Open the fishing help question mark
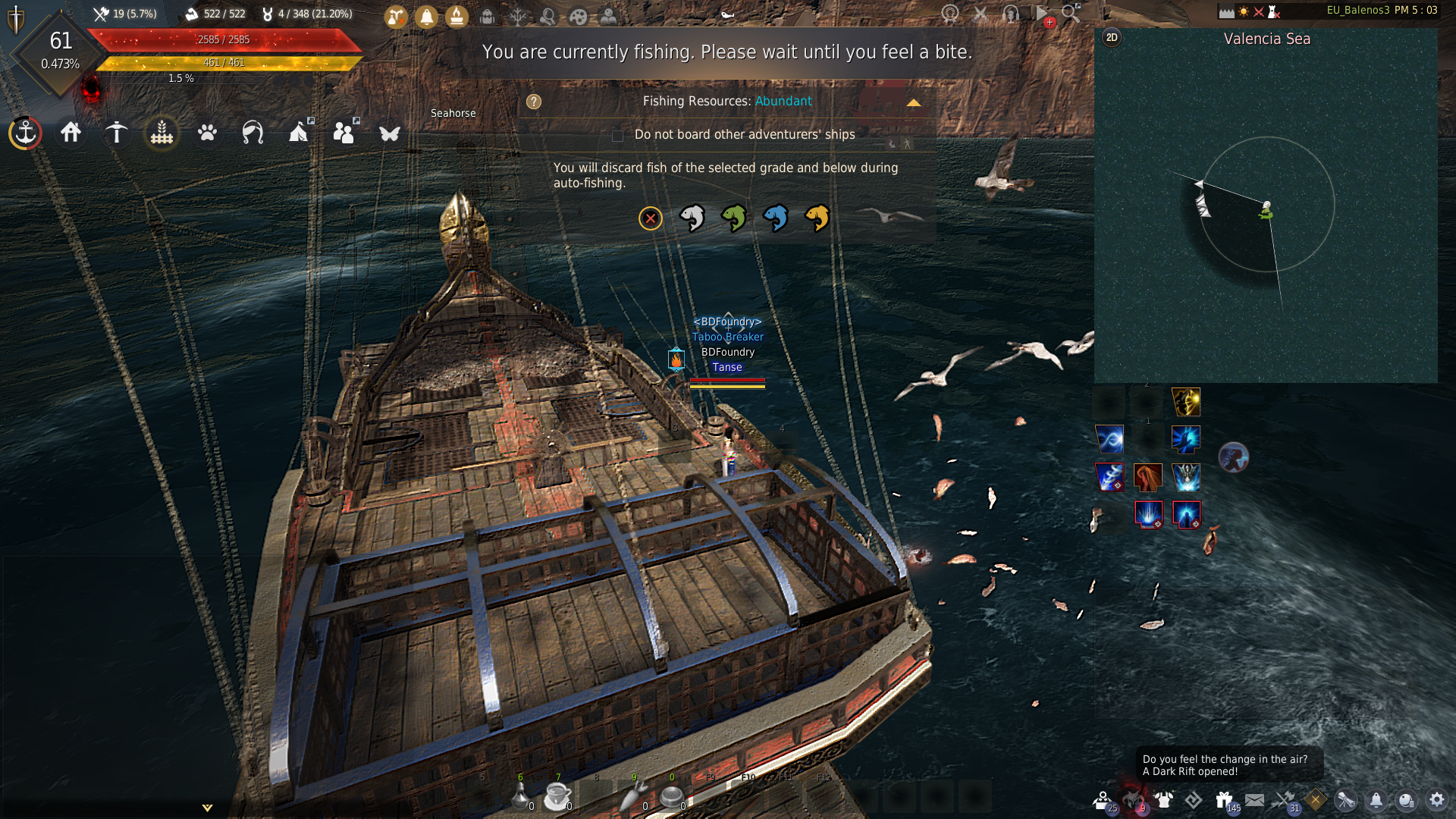The width and height of the screenshot is (1456, 819). click(534, 102)
